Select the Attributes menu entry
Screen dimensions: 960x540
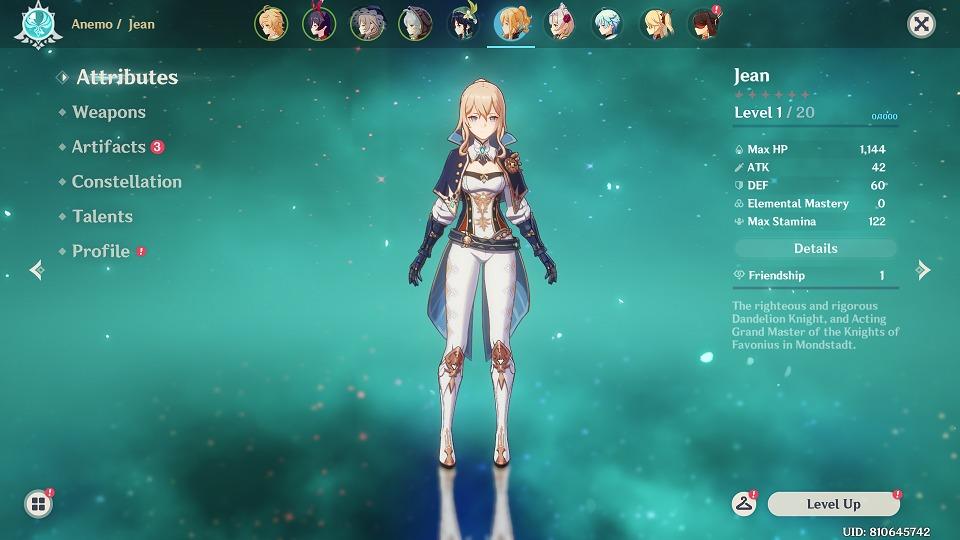(127, 77)
